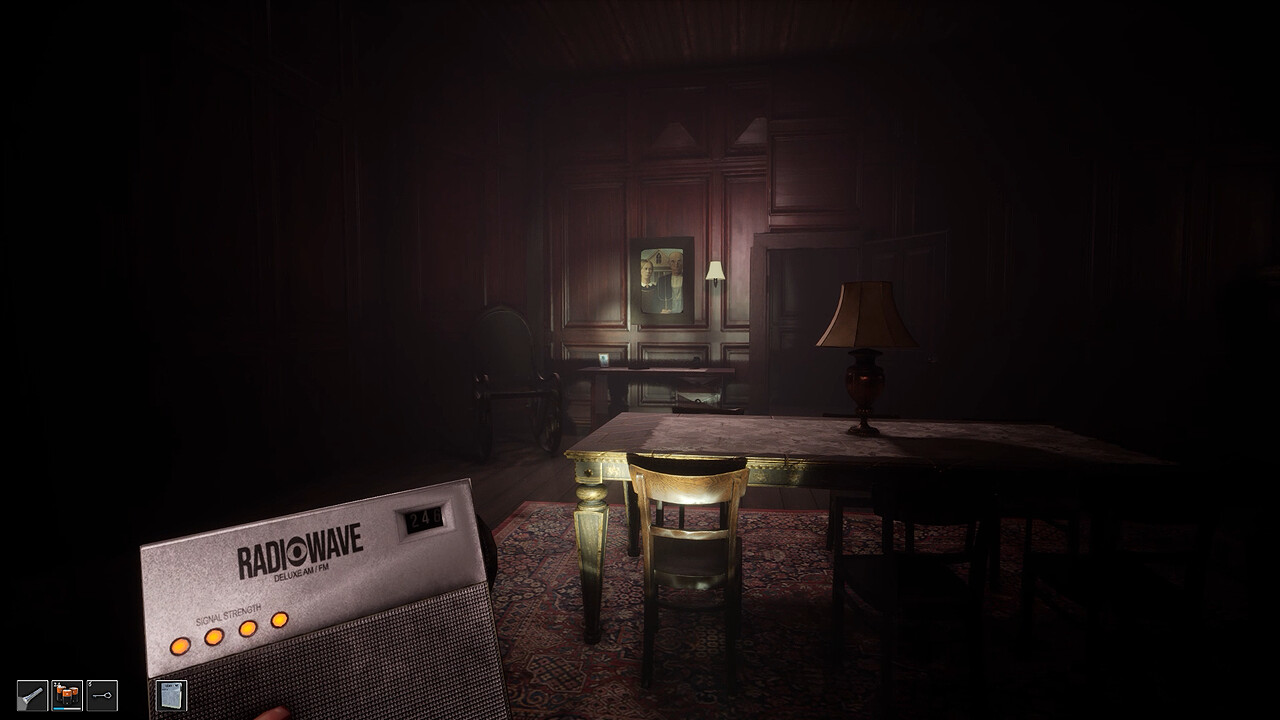Select the flashlight in the inventory hotbar
The height and width of the screenshot is (720, 1280).
[33, 695]
